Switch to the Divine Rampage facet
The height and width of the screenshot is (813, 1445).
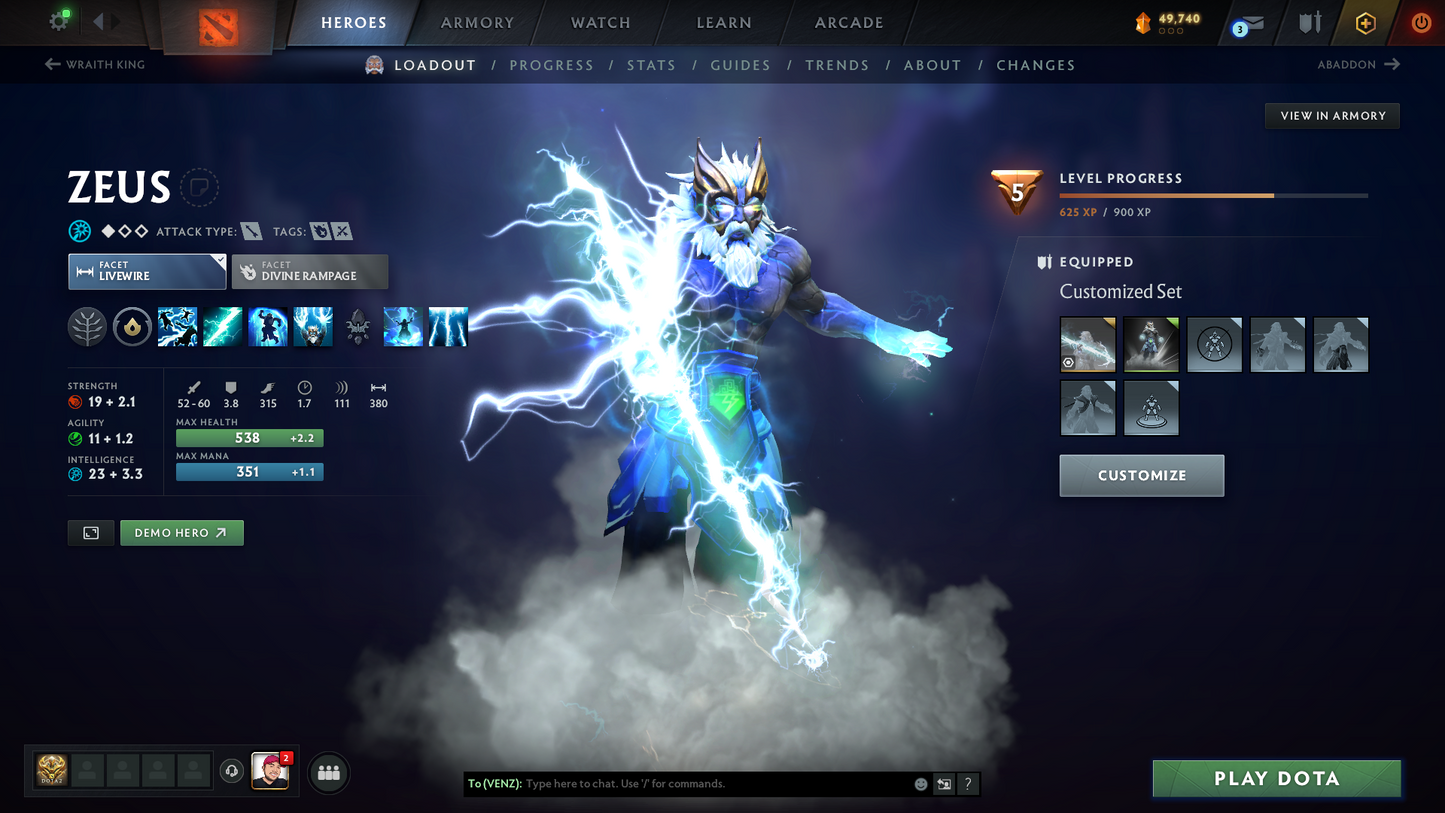[x=310, y=271]
